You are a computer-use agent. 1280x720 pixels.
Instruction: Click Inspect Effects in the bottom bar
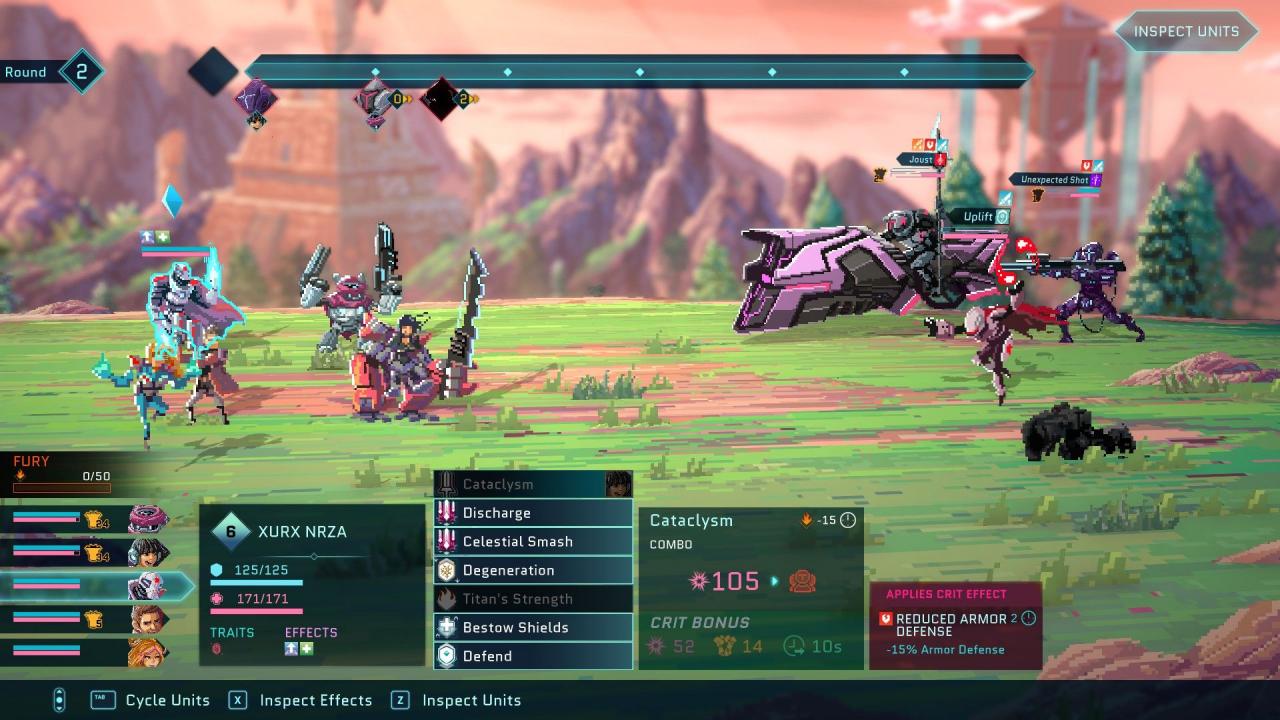(315, 700)
